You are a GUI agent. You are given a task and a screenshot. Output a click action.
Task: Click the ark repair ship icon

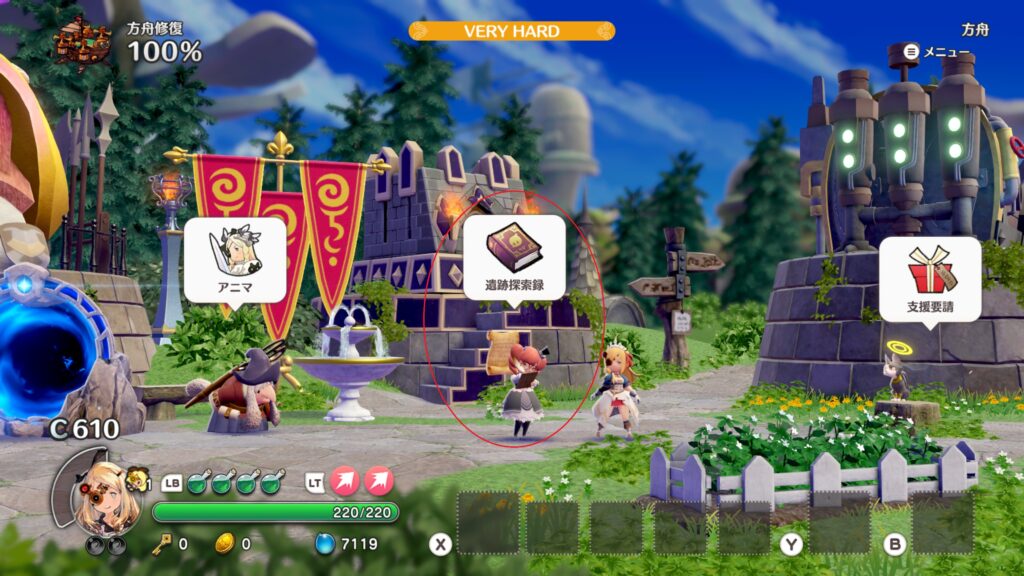point(83,44)
